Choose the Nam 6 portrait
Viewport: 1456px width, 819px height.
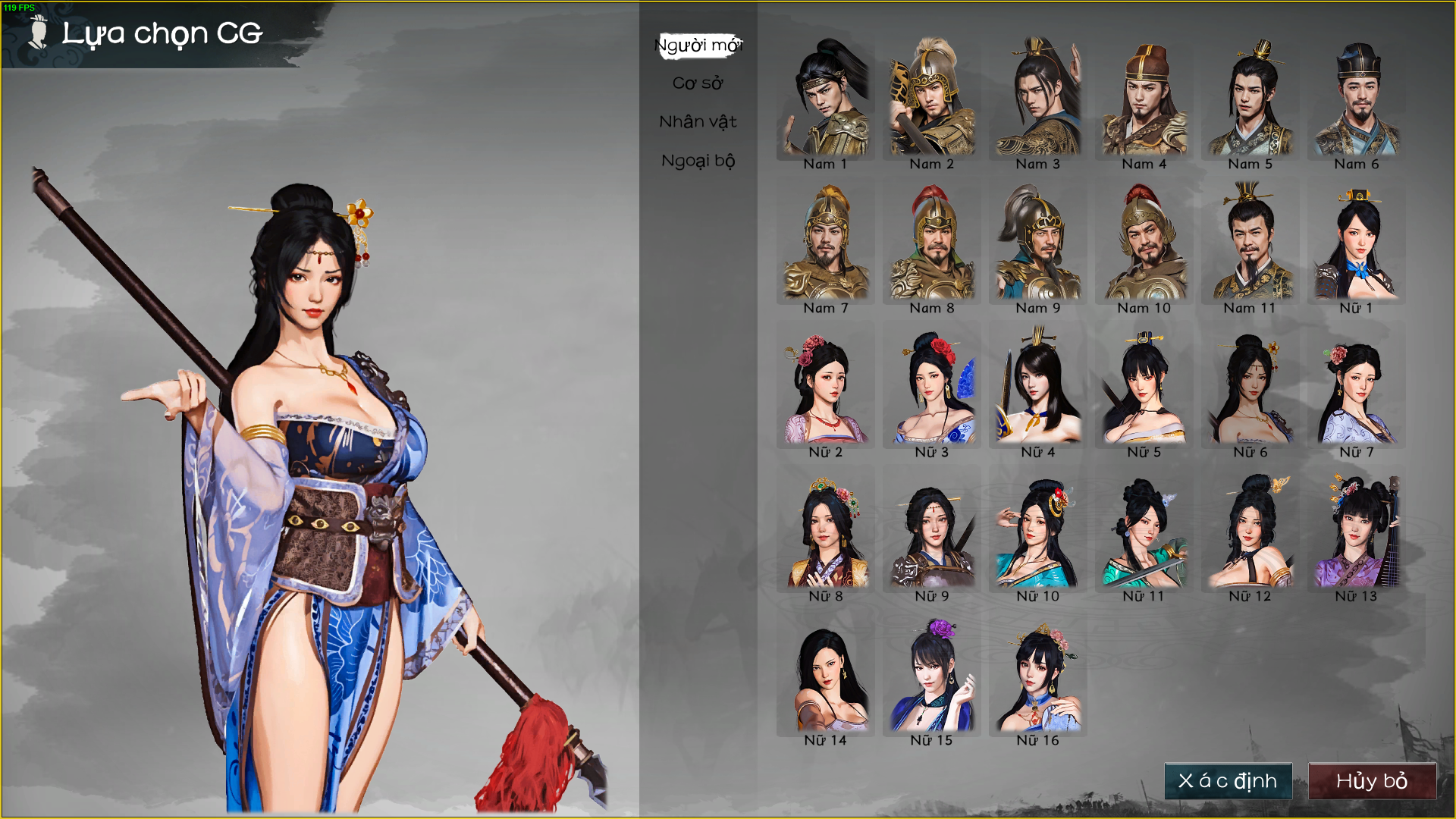[x=1357, y=99]
